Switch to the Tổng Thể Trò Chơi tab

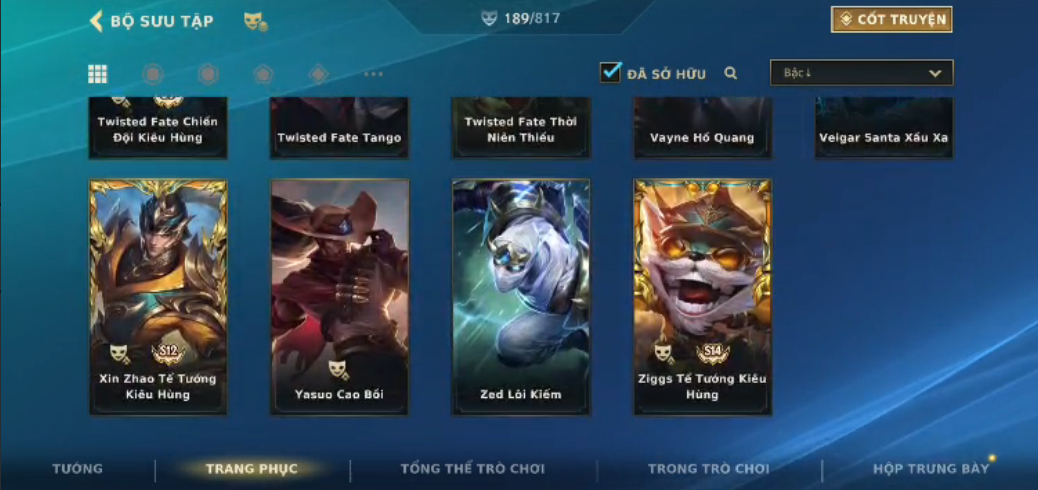(472, 469)
